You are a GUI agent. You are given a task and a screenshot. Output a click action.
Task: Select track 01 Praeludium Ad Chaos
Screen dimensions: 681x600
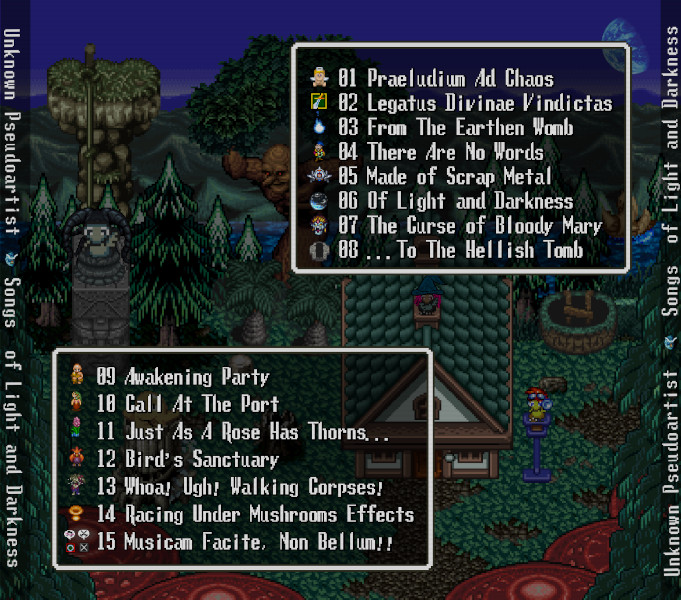tap(445, 78)
